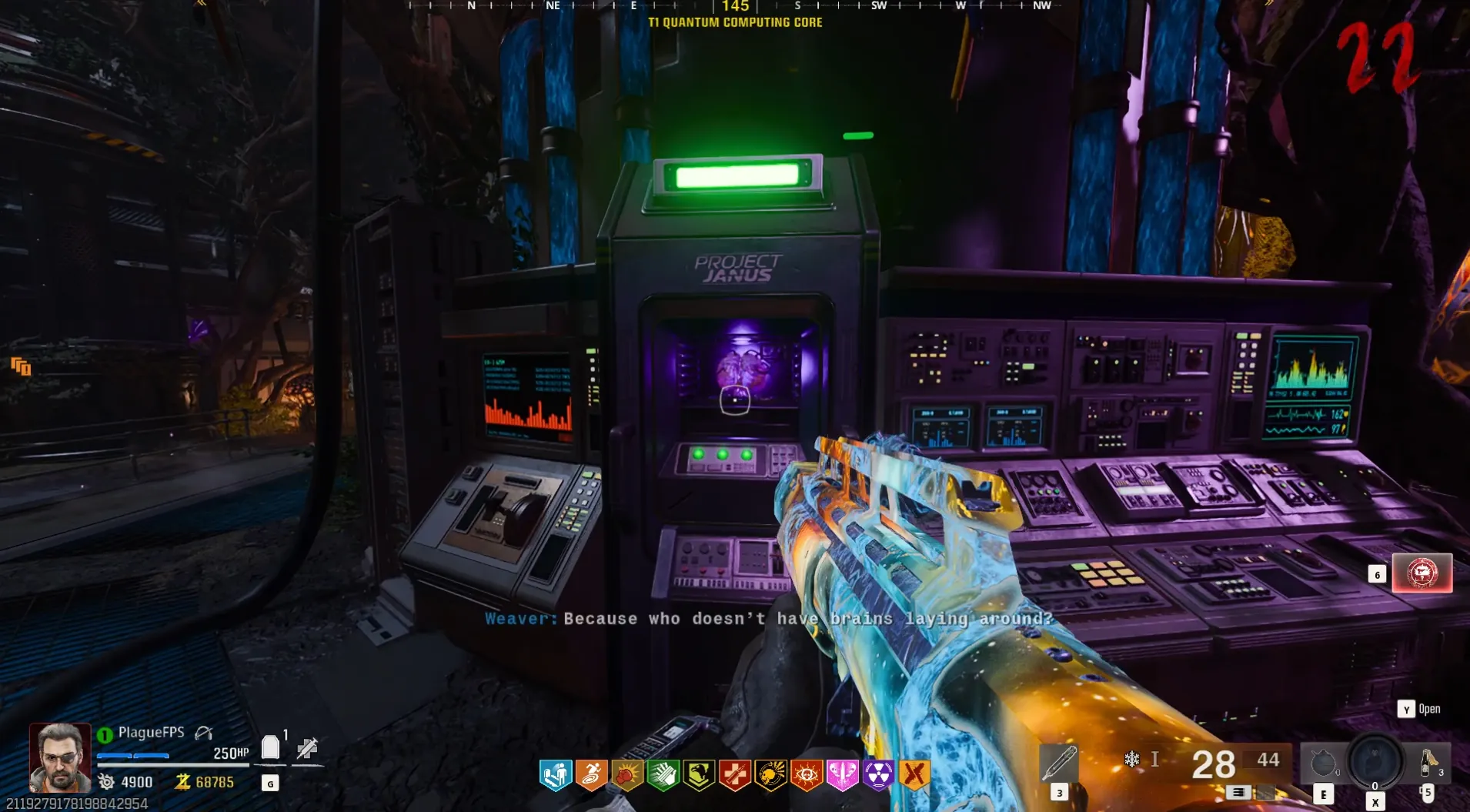Click the Stamin-Up running man perk
This screenshot has height=812, width=1470.
pyautogui.click(x=591, y=775)
